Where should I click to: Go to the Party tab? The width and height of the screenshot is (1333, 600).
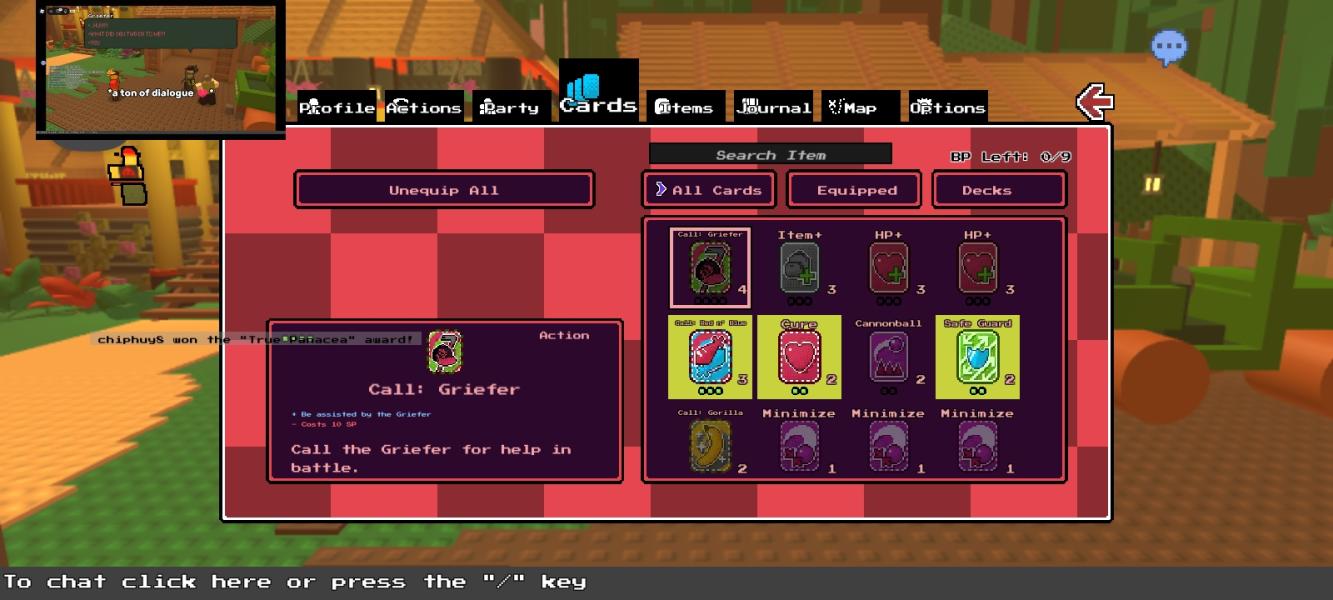[510, 107]
